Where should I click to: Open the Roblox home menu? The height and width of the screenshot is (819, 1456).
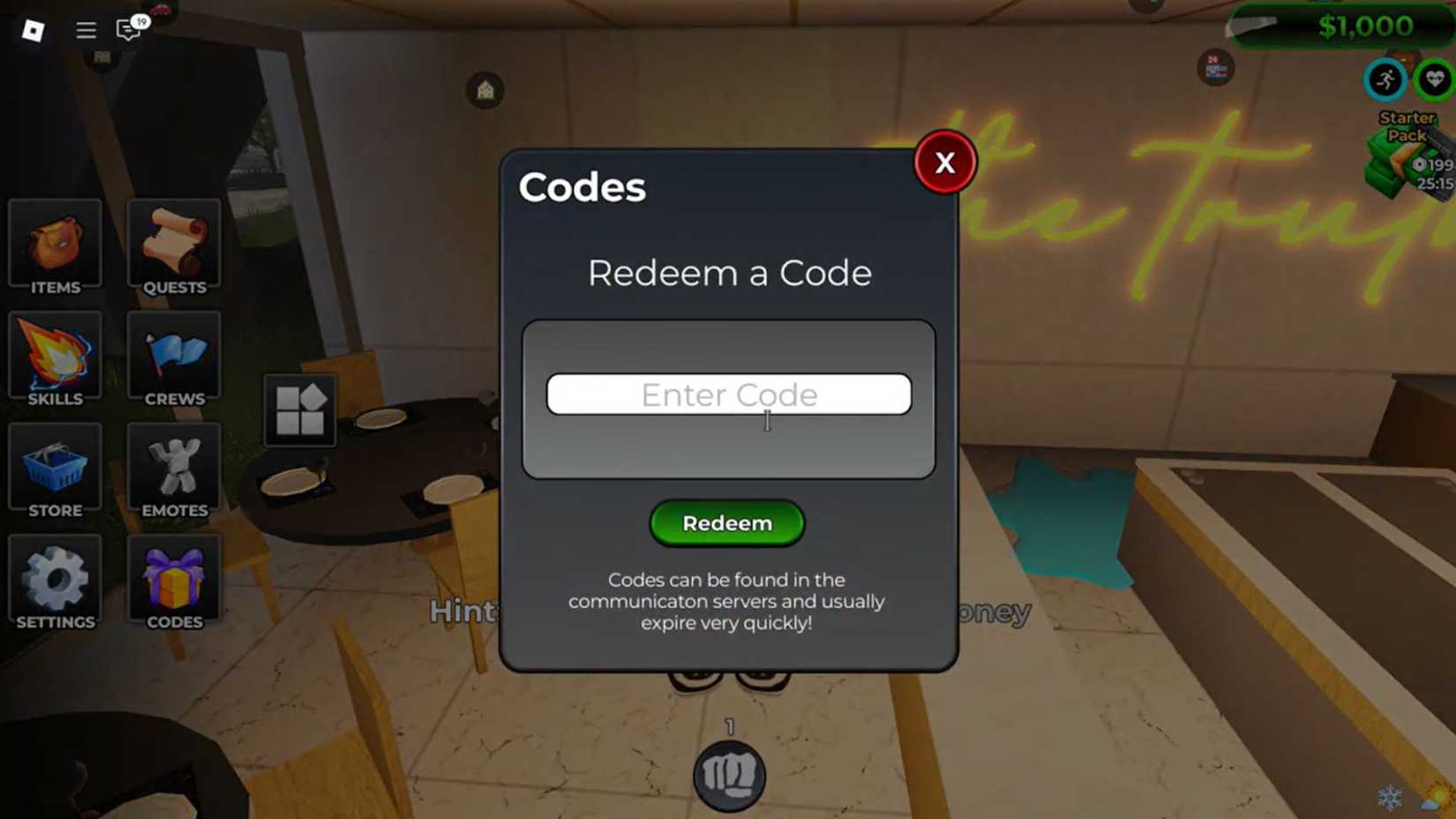pyautogui.click(x=33, y=29)
